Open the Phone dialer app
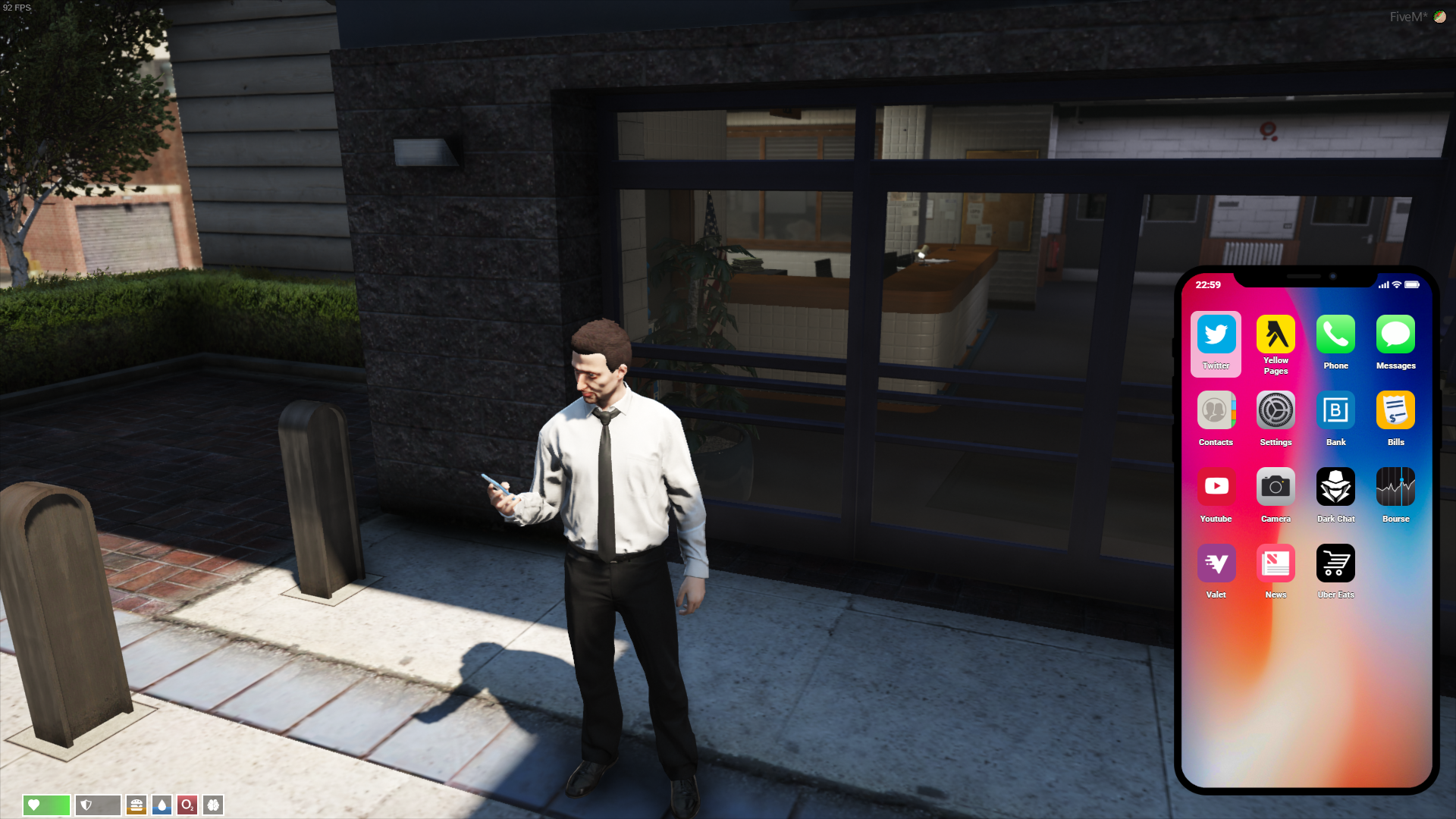The height and width of the screenshot is (819, 1456). (1335, 334)
